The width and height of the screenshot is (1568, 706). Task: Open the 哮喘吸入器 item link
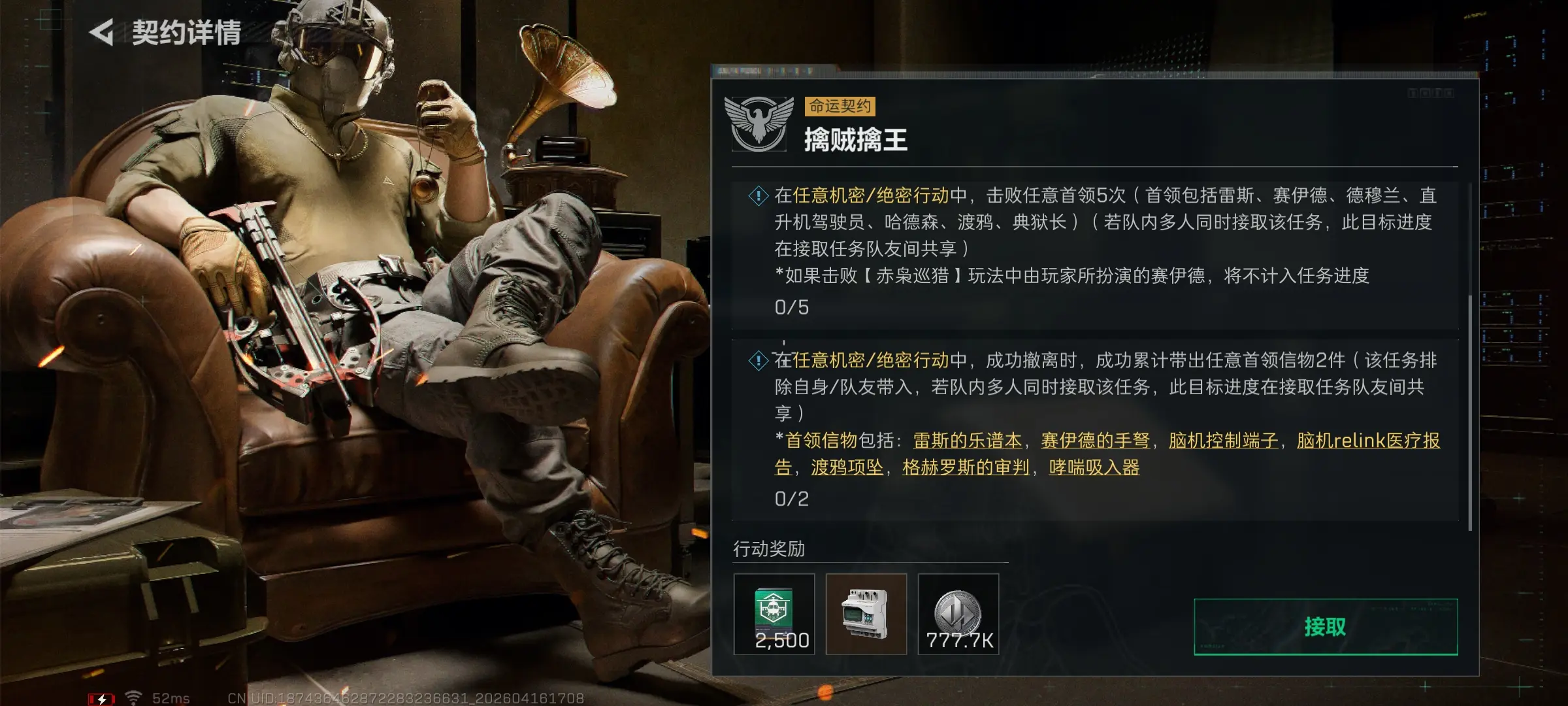1094,467
